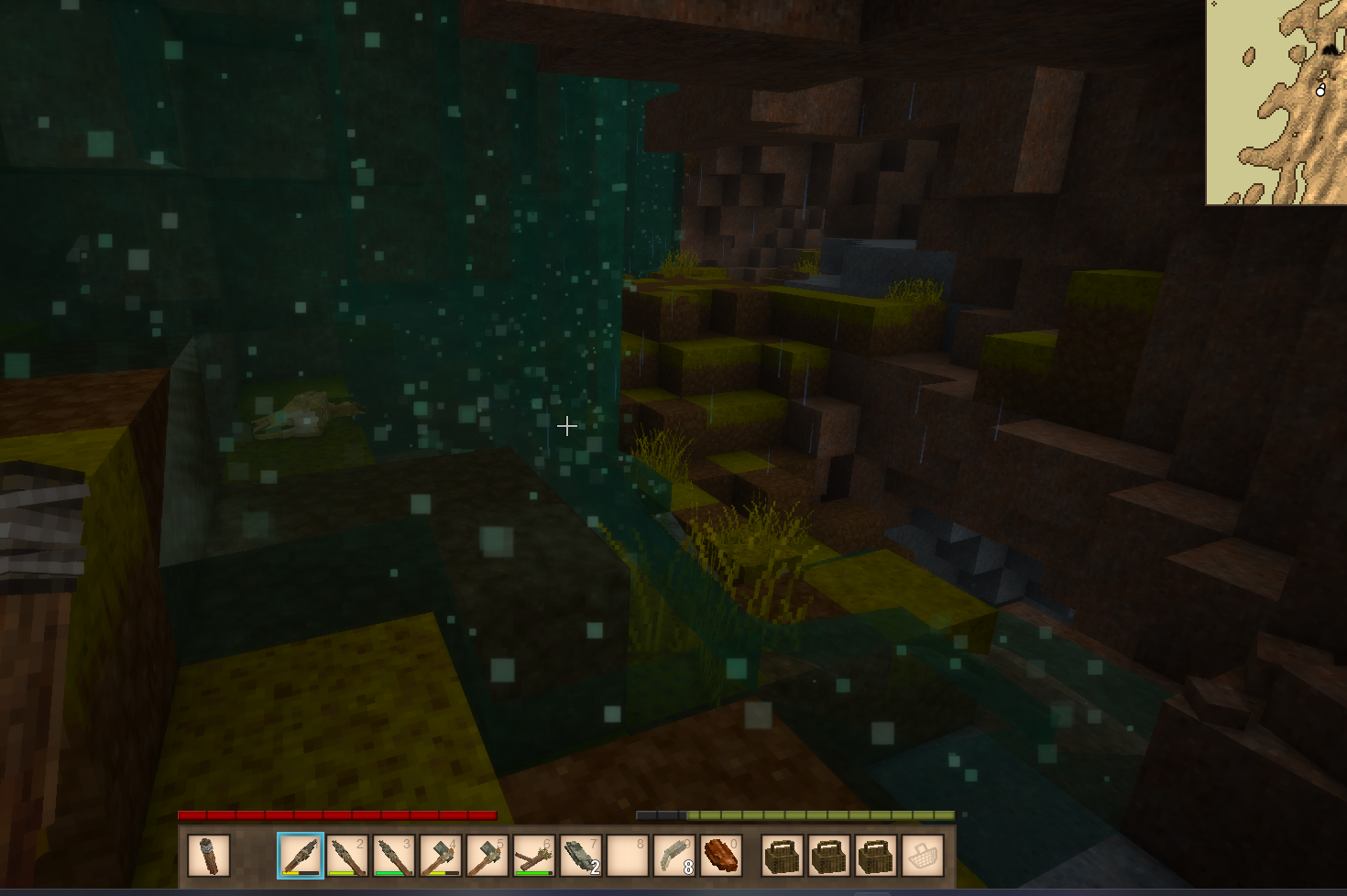Pick the red meat in the hotbar
Image resolution: width=1347 pixels, height=896 pixels.
click(x=721, y=856)
